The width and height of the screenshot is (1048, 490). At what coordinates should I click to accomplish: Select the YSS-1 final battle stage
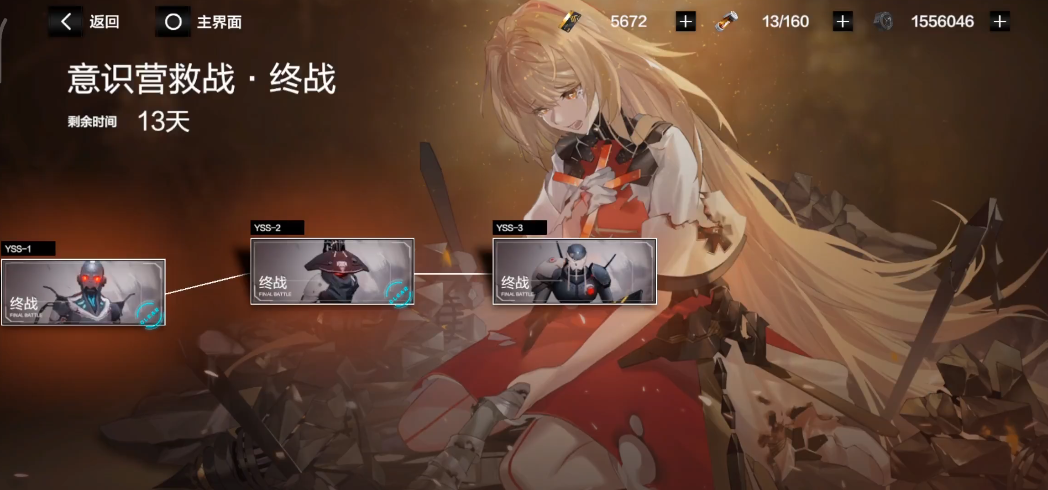coord(83,292)
